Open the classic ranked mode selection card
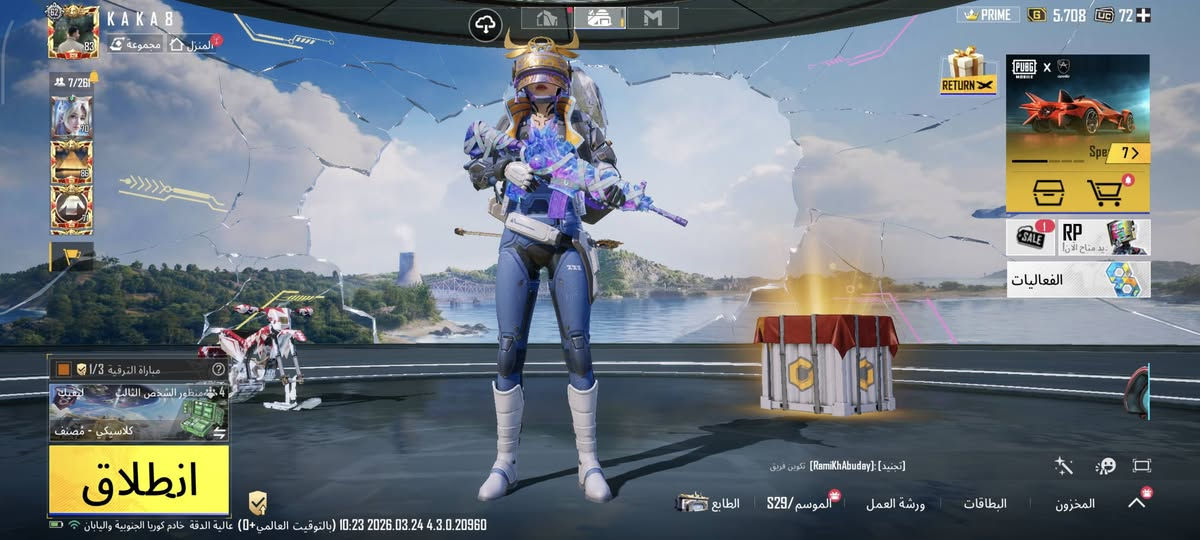This screenshot has width=1200, height=540. pos(139,411)
